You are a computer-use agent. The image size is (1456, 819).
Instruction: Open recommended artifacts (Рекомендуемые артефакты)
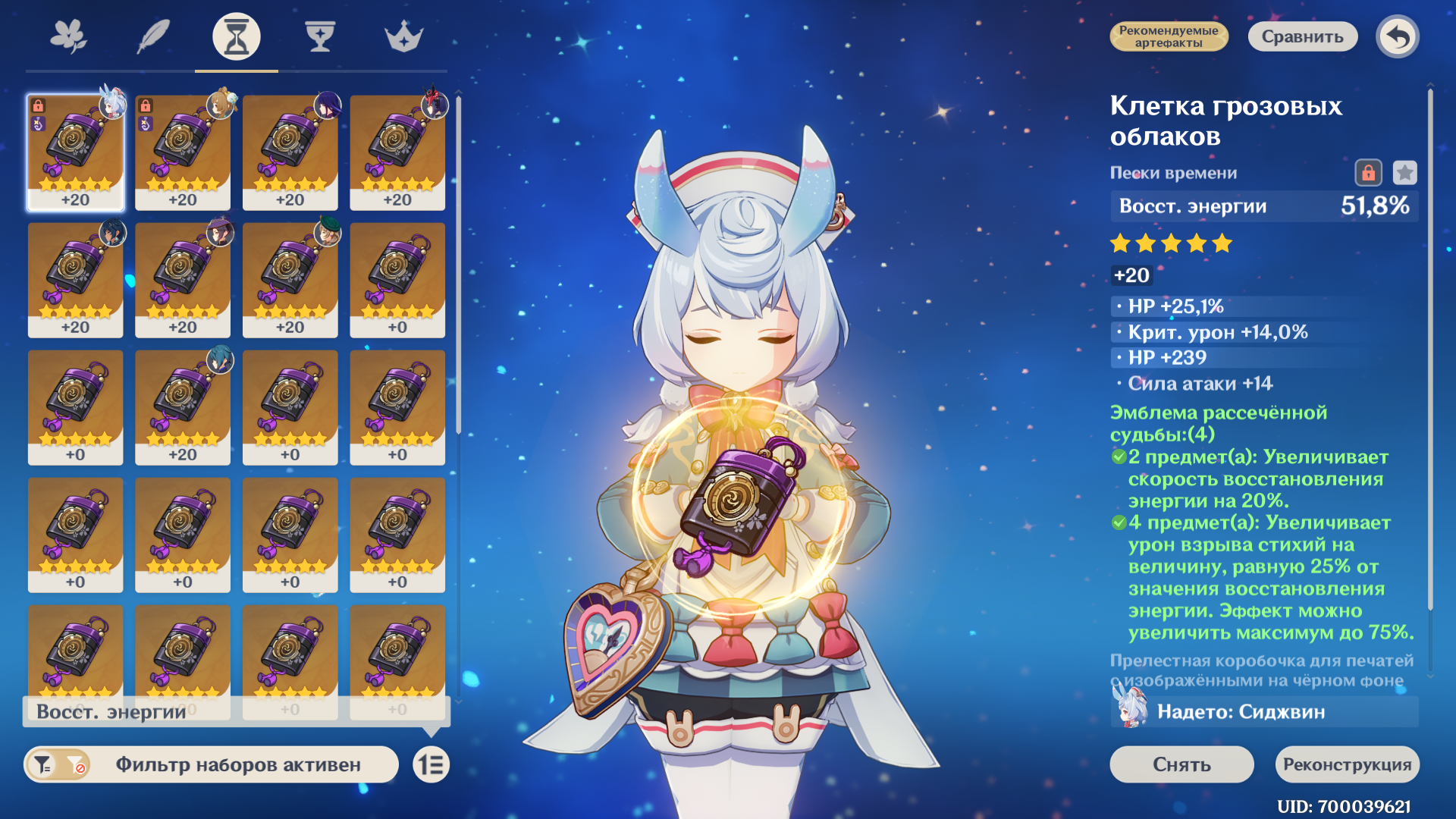(x=1169, y=36)
